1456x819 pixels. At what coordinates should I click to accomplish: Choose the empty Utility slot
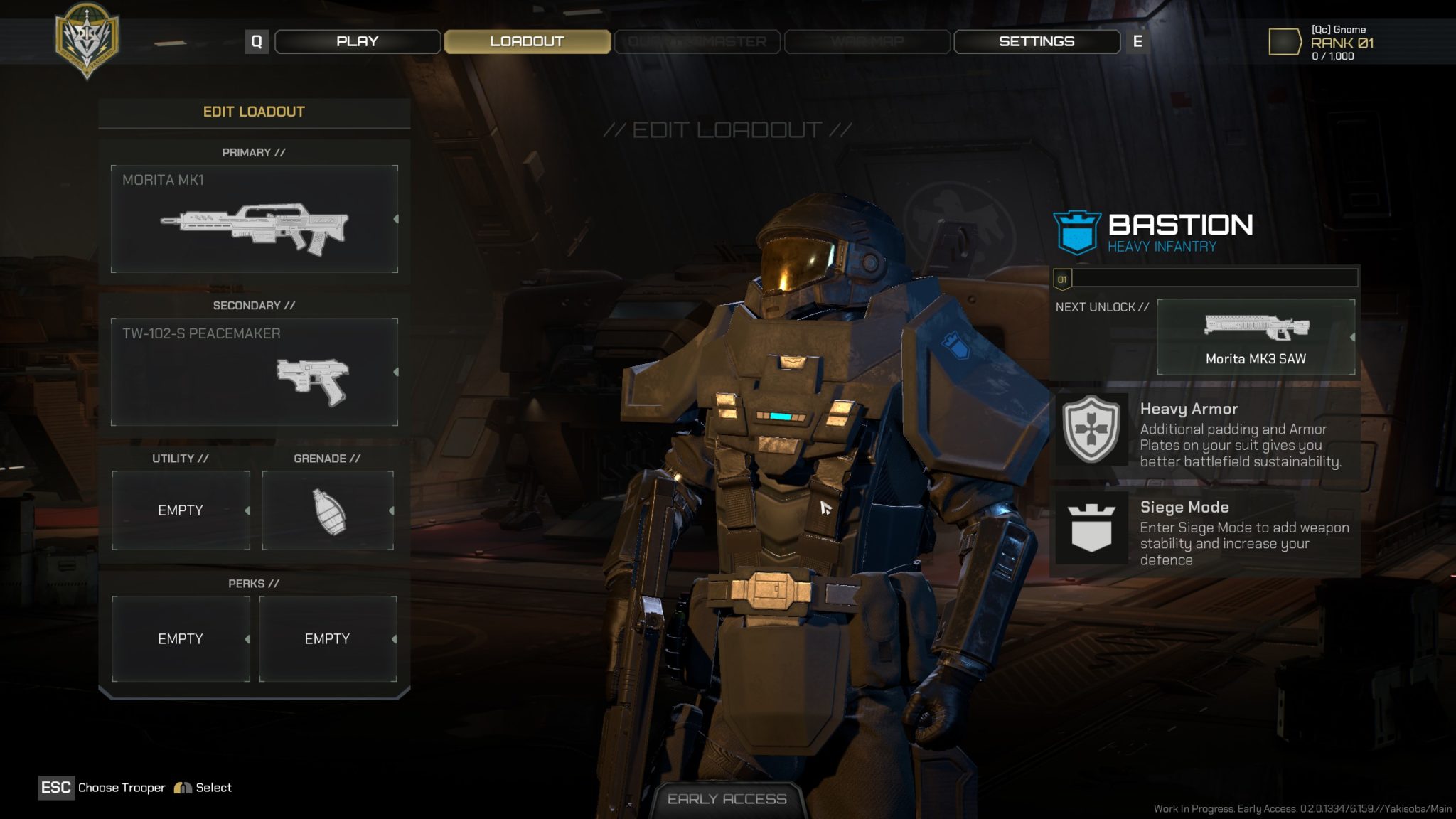coord(181,510)
